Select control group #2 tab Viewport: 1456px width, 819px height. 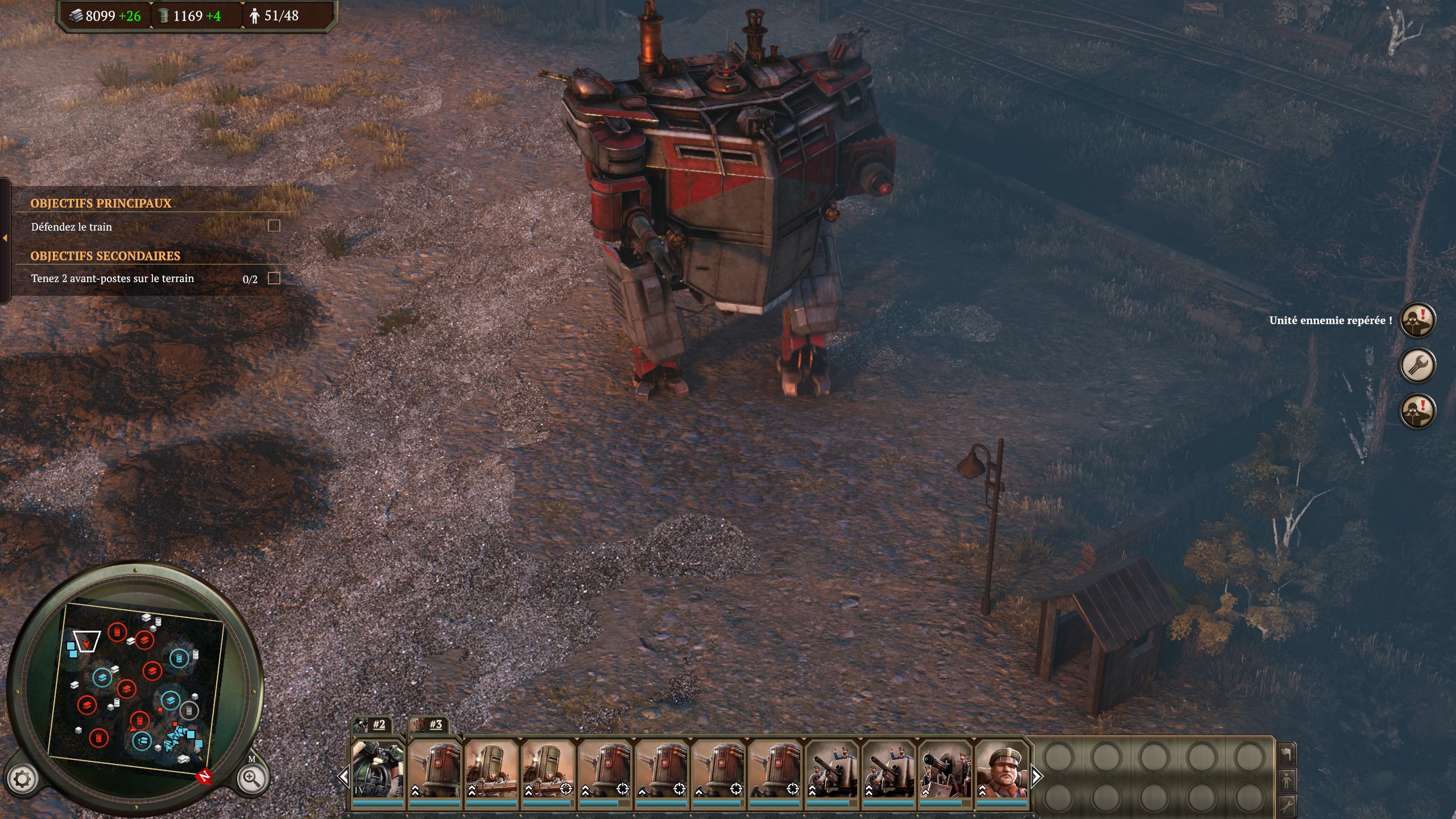pyautogui.click(x=371, y=725)
